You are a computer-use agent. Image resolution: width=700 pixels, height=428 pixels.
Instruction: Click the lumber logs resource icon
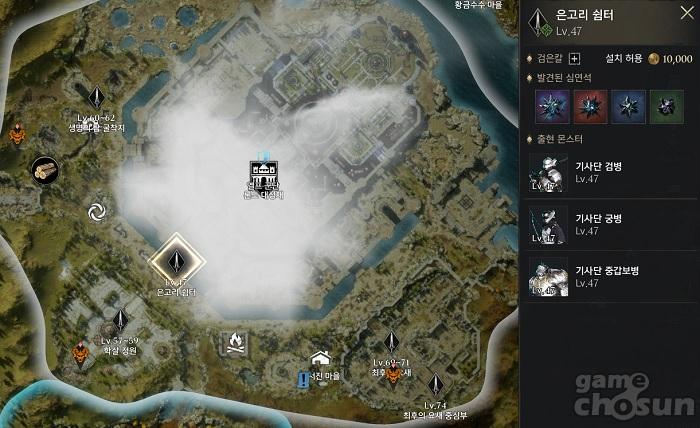[x=44, y=170]
